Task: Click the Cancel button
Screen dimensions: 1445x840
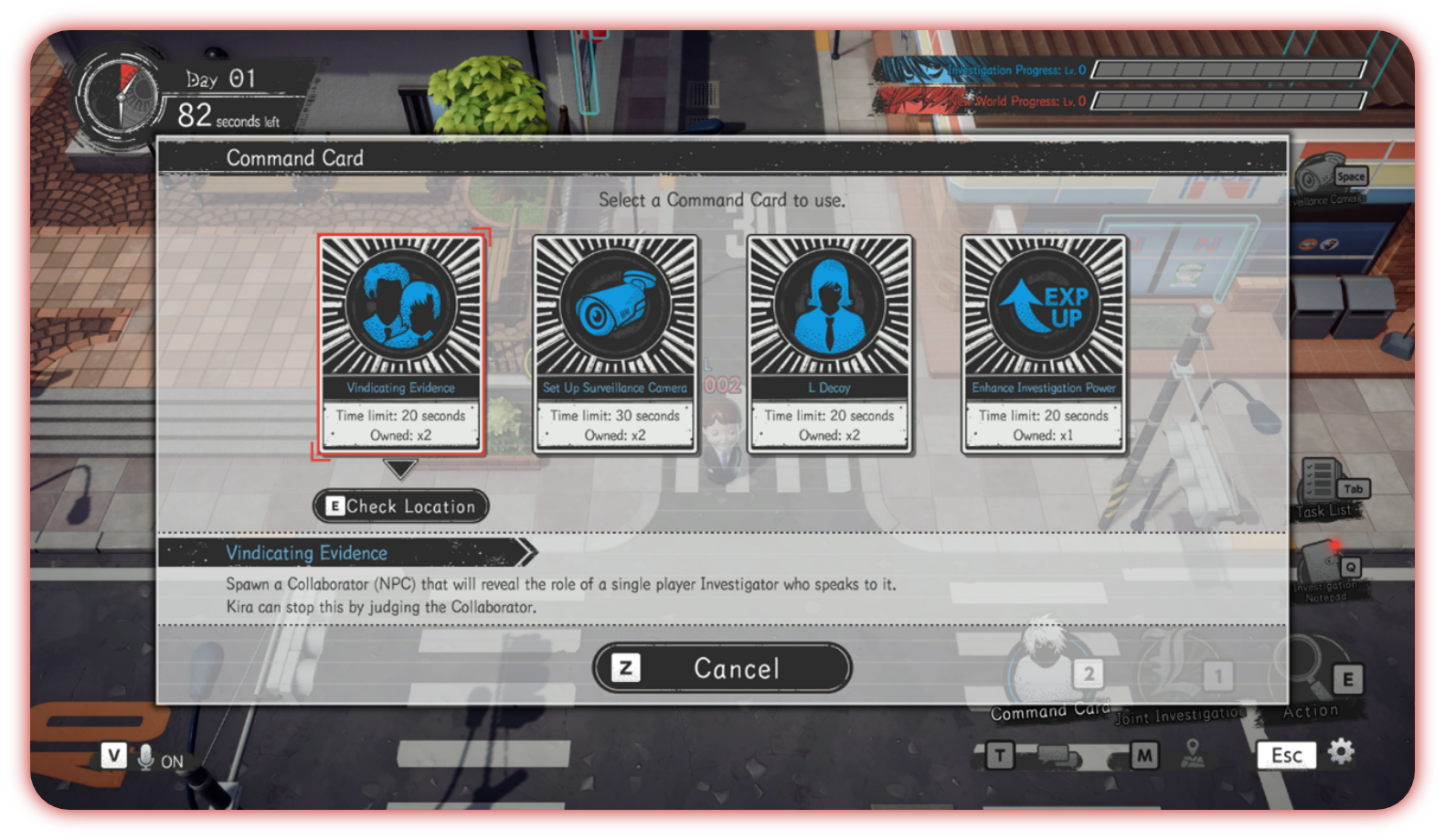Action: (x=722, y=668)
